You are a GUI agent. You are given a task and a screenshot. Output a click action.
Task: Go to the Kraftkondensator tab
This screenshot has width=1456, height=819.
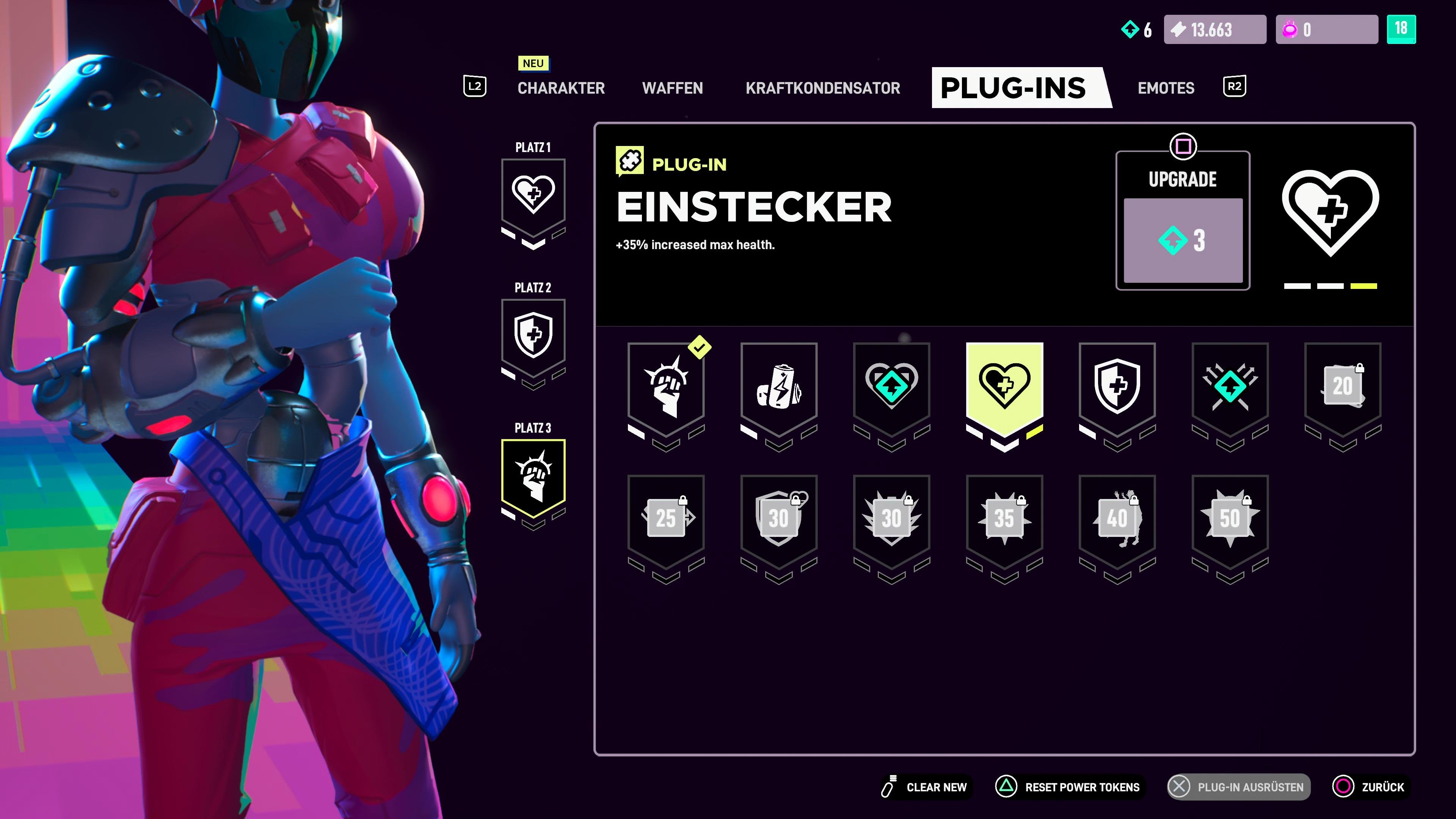(822, 88)
